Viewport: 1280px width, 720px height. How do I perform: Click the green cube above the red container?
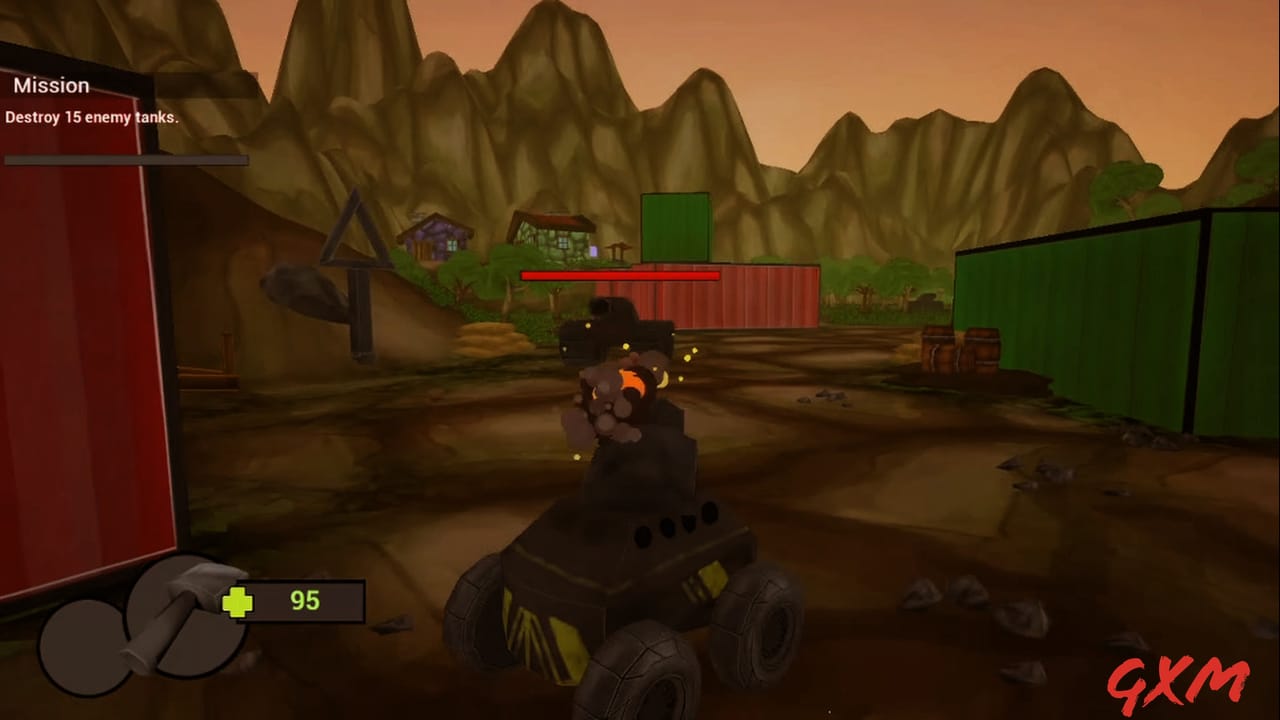coord(675,225)
